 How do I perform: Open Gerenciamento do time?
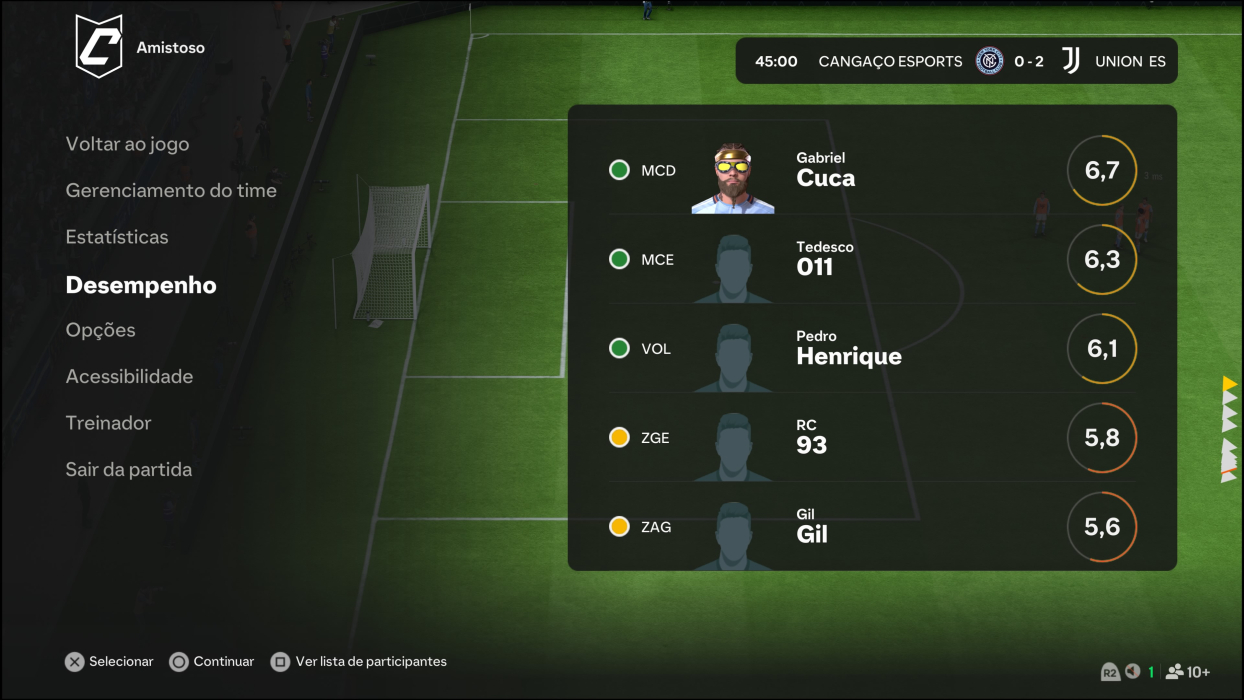(x=171, y=190)
